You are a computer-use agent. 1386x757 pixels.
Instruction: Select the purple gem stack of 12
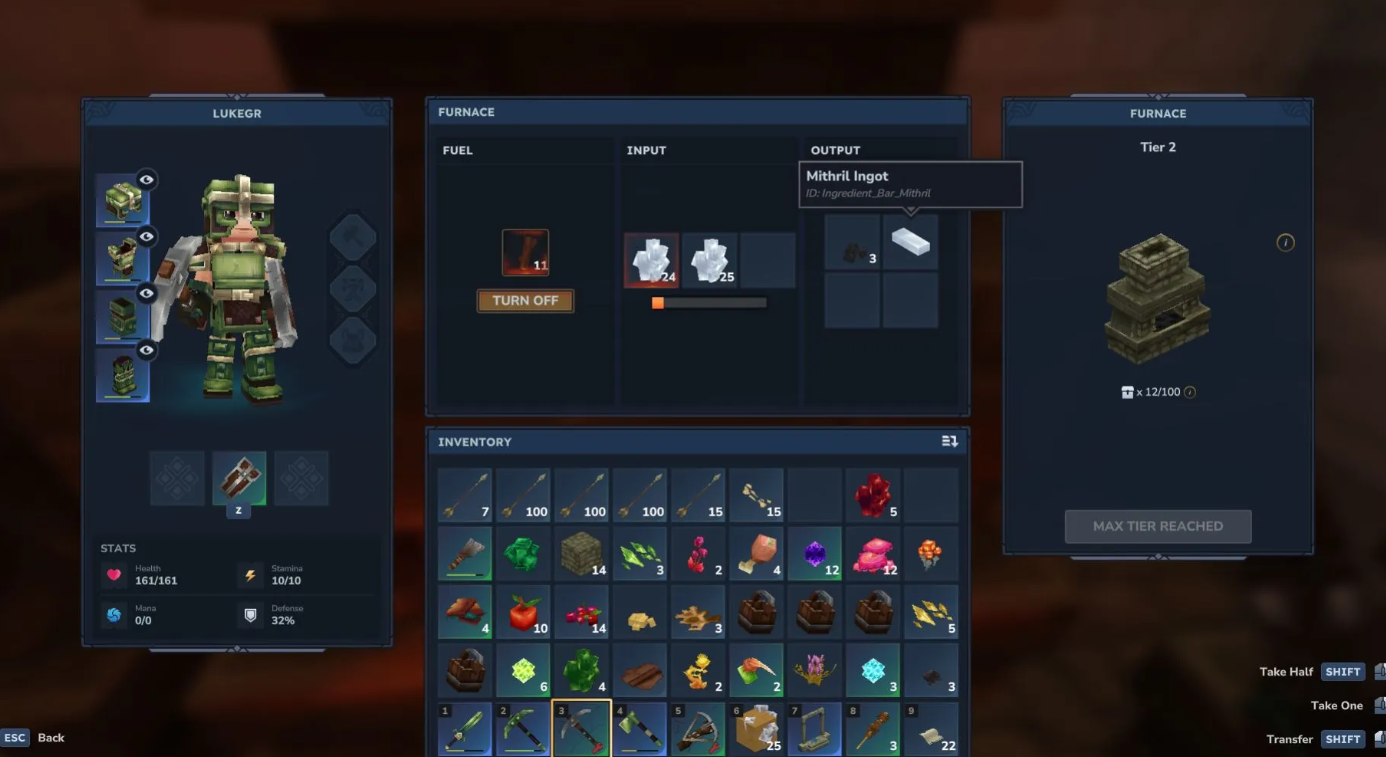click(x=814, y=553)
